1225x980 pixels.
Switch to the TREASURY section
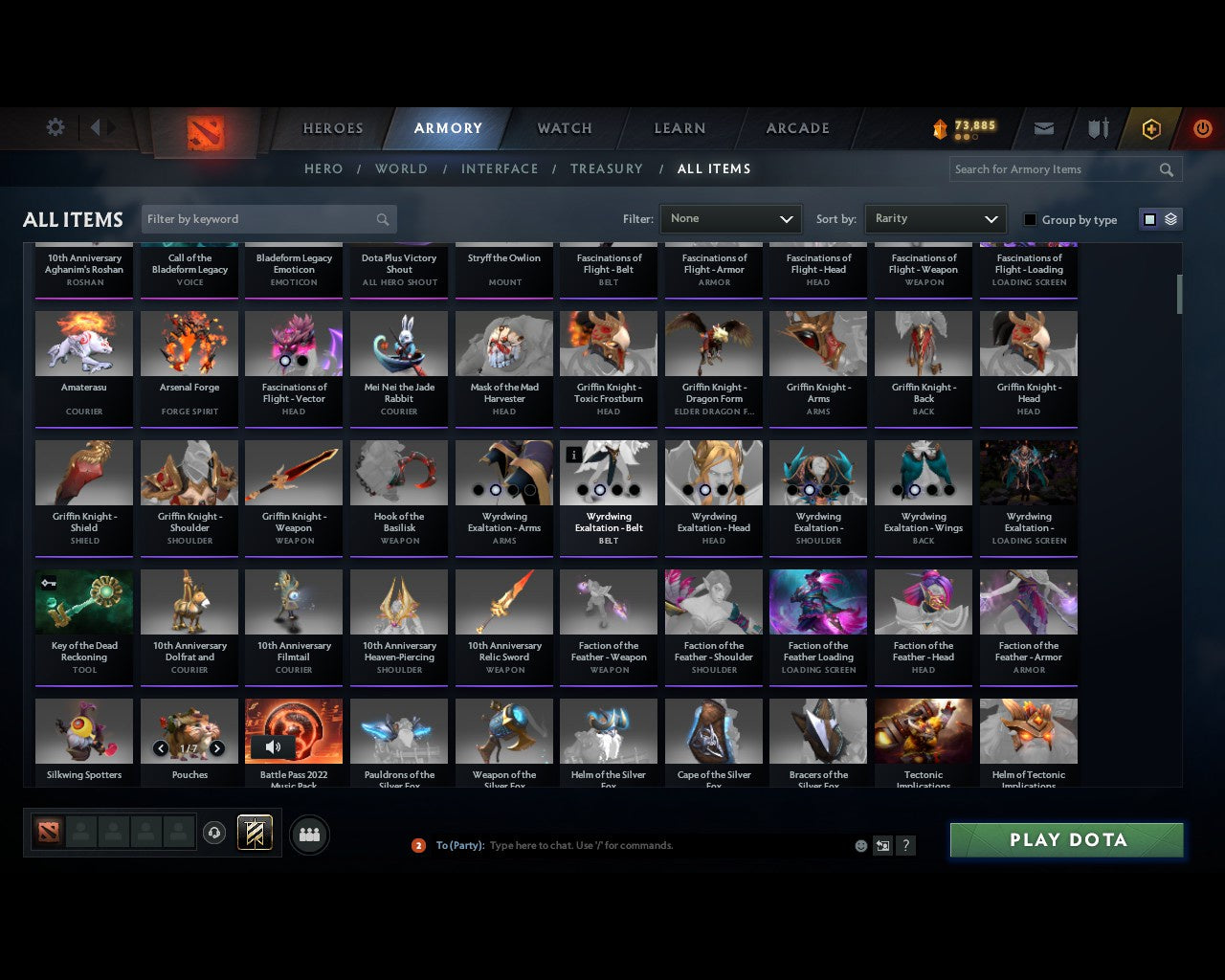[x=607, y=168]
